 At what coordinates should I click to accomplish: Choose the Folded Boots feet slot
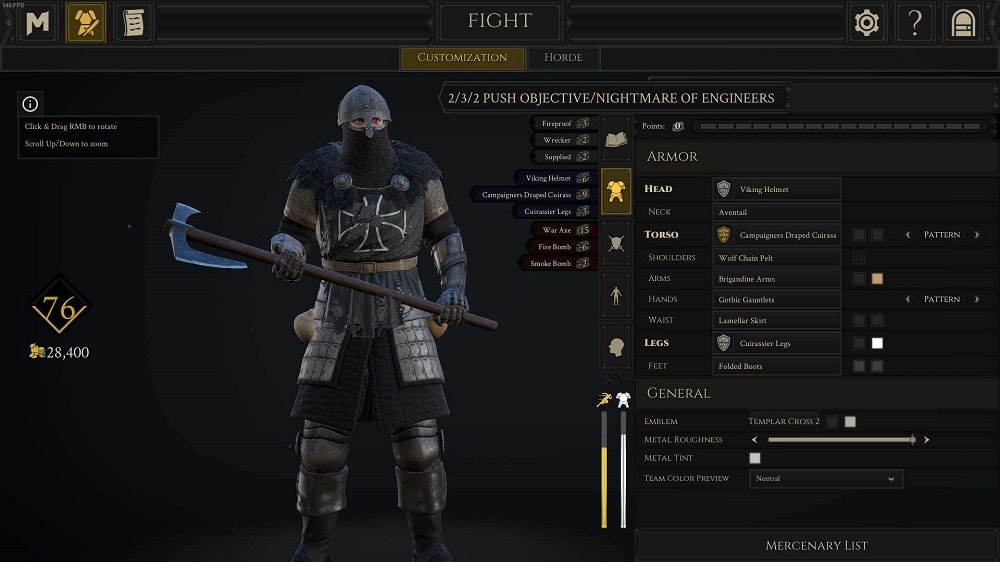pyautogui.click(x=777, y=366)
